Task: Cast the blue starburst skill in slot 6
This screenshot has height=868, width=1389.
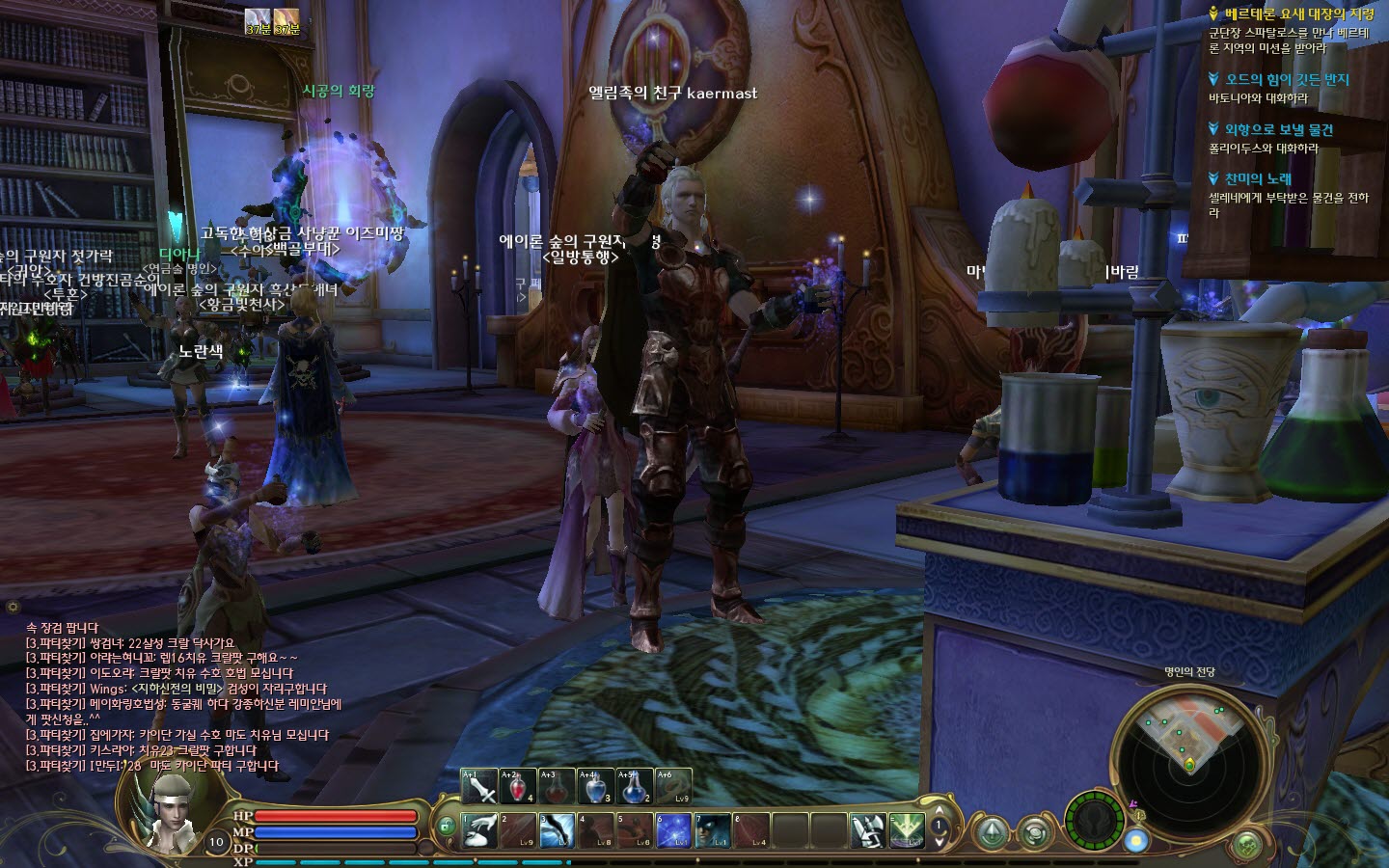Action: (x=672, y=830)
